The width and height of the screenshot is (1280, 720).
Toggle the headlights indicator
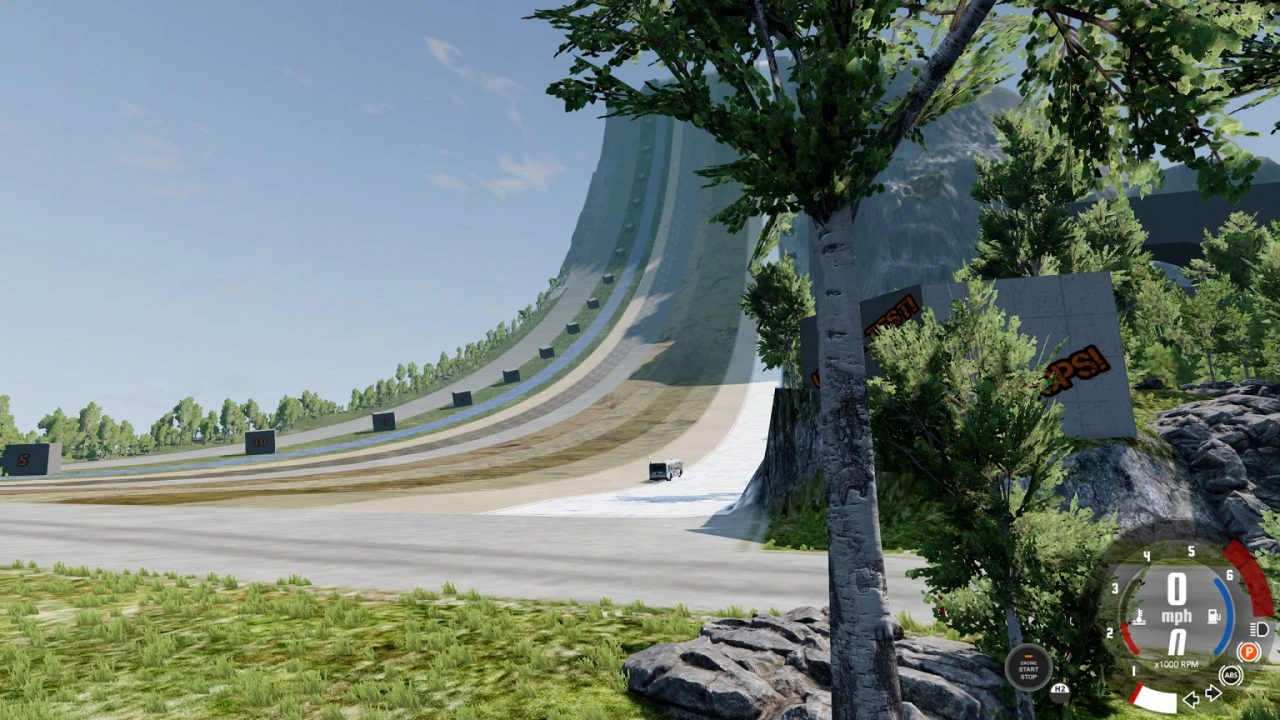1259,629
